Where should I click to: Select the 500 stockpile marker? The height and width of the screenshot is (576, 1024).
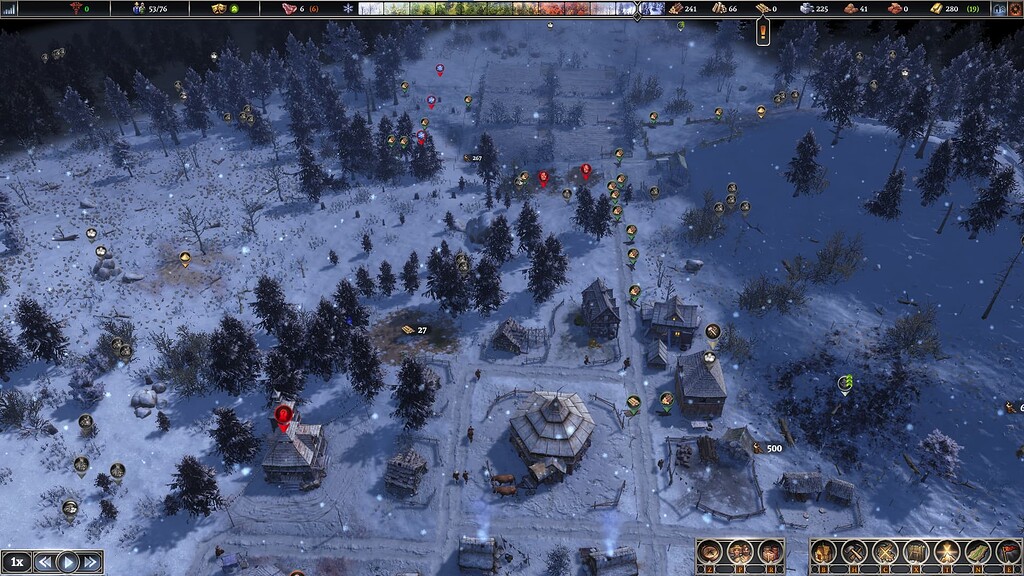[x=768, y=448]
